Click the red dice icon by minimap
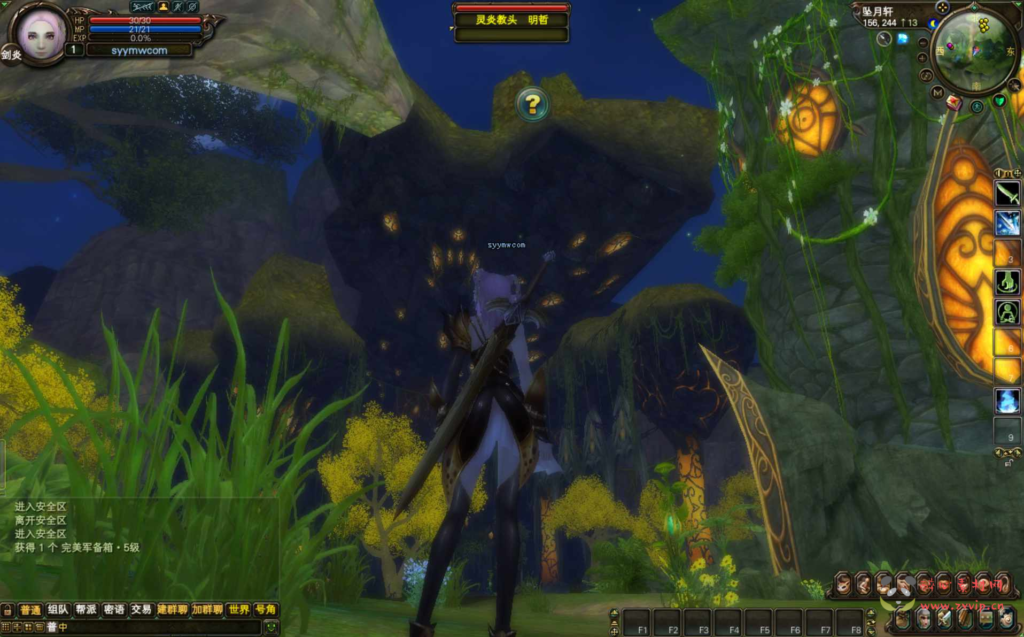The height and width of the screenshot is (637, 1024). (954, 102)
